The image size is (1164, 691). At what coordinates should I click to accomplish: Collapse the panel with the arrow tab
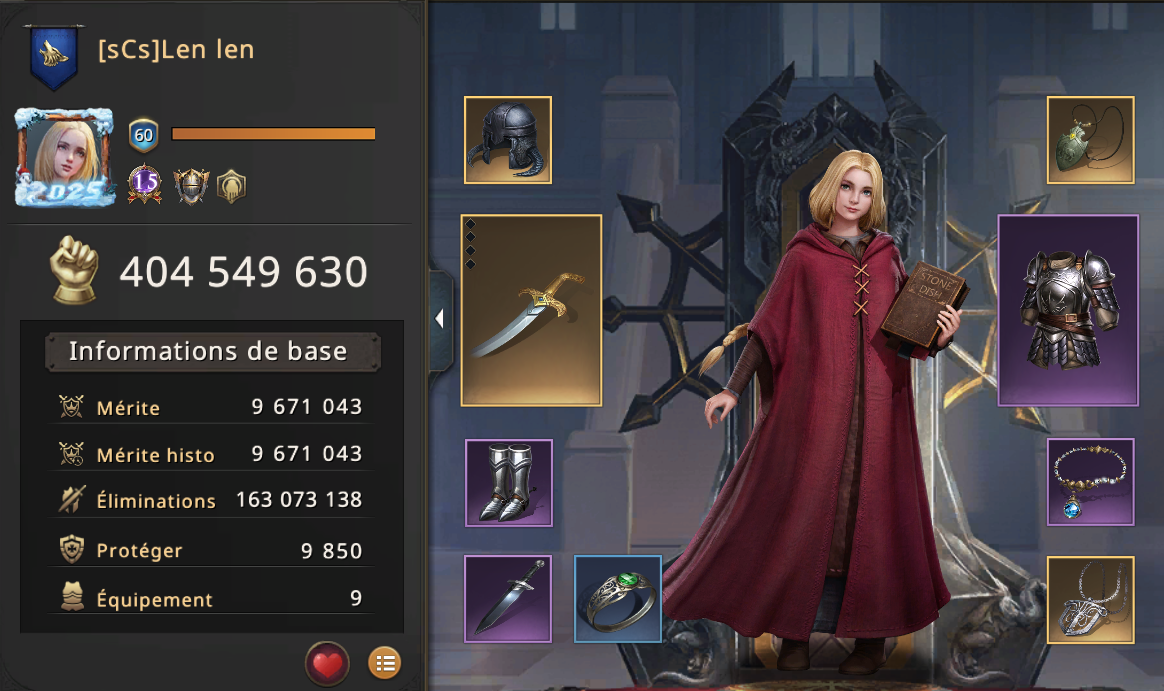pos(440,320)
